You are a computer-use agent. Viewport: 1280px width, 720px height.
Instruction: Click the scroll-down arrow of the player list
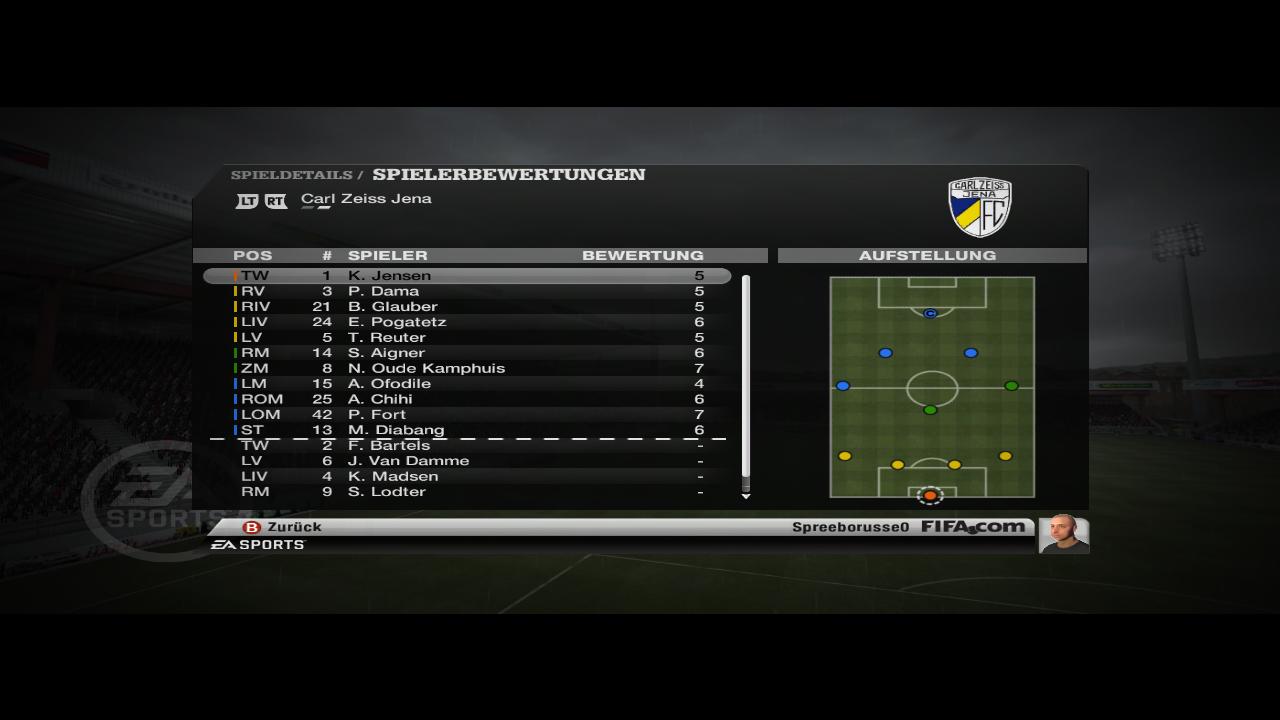(x=746, y=496)
